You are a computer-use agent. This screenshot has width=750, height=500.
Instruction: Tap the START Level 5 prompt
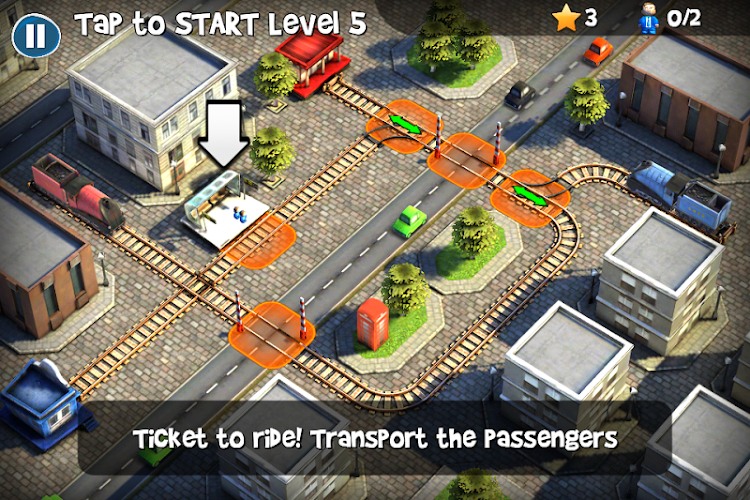click(220, 21)
